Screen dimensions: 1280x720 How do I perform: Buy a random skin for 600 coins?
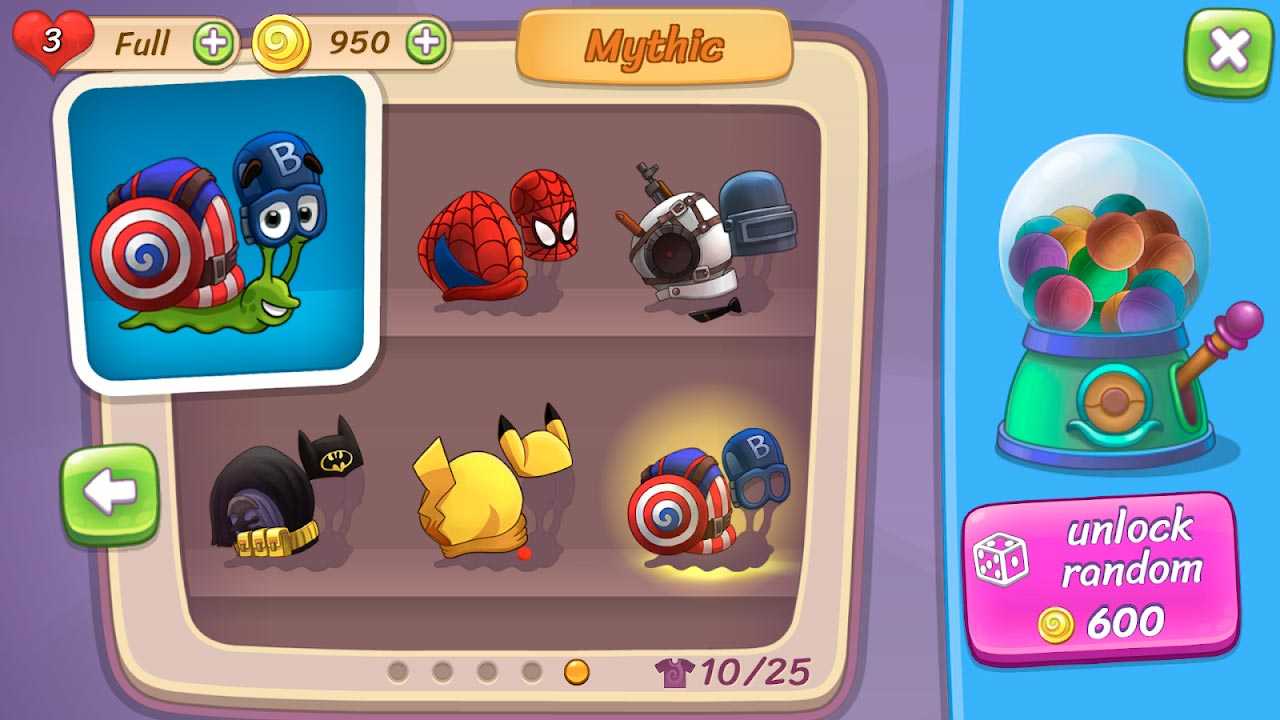[x=1101, y=578]
